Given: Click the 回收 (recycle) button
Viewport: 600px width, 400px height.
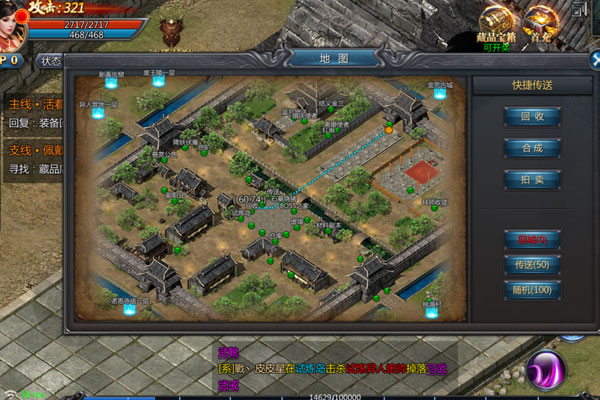Looking at the screenshot, I should (x=531, y=116).
